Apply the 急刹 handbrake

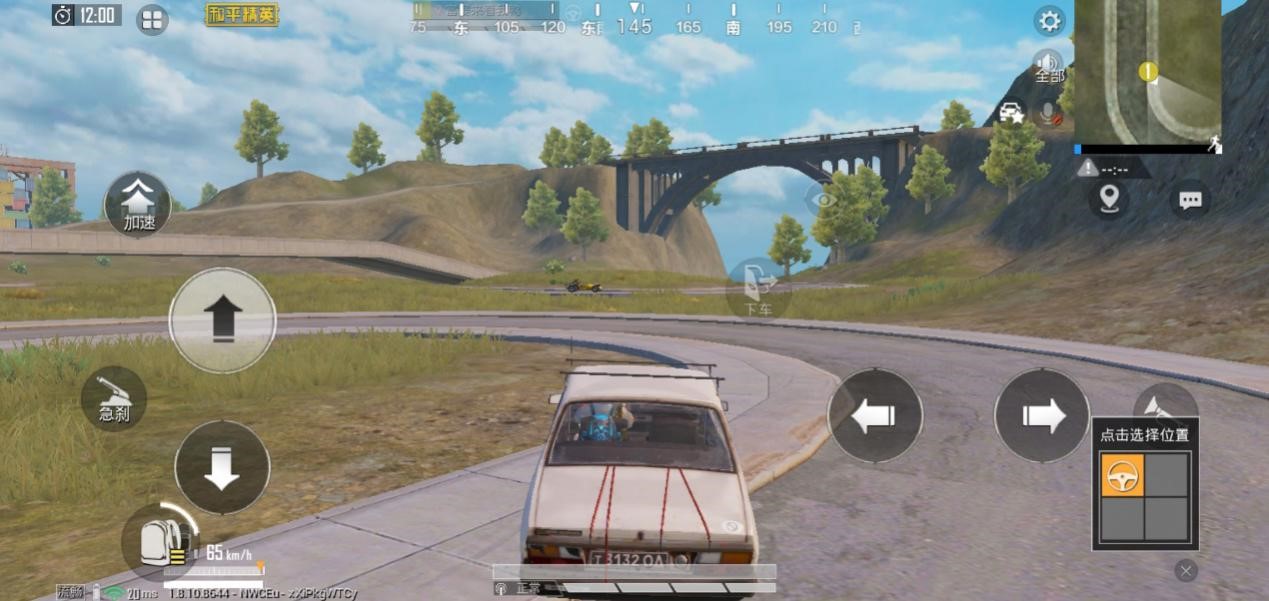point(114,398)
